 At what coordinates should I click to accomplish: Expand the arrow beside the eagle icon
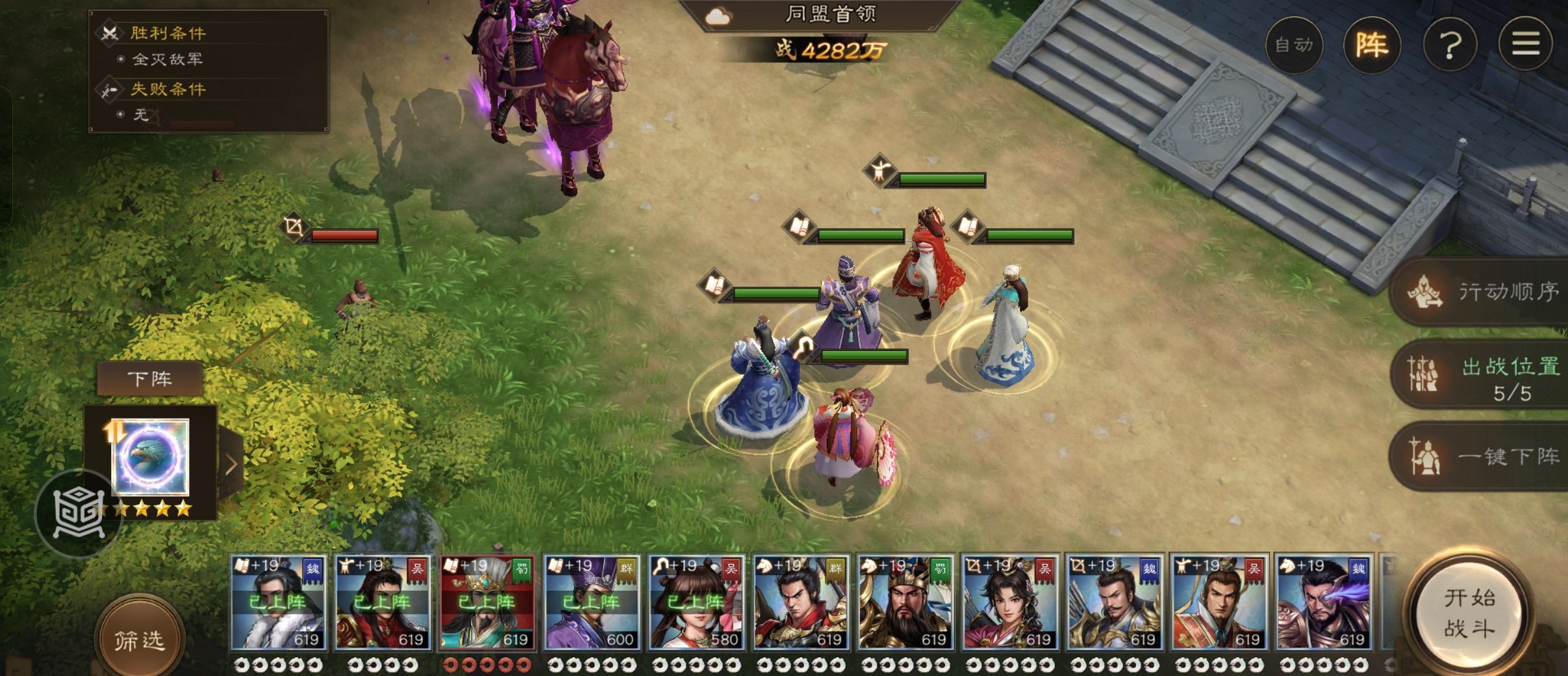click(x=231, y=464)
